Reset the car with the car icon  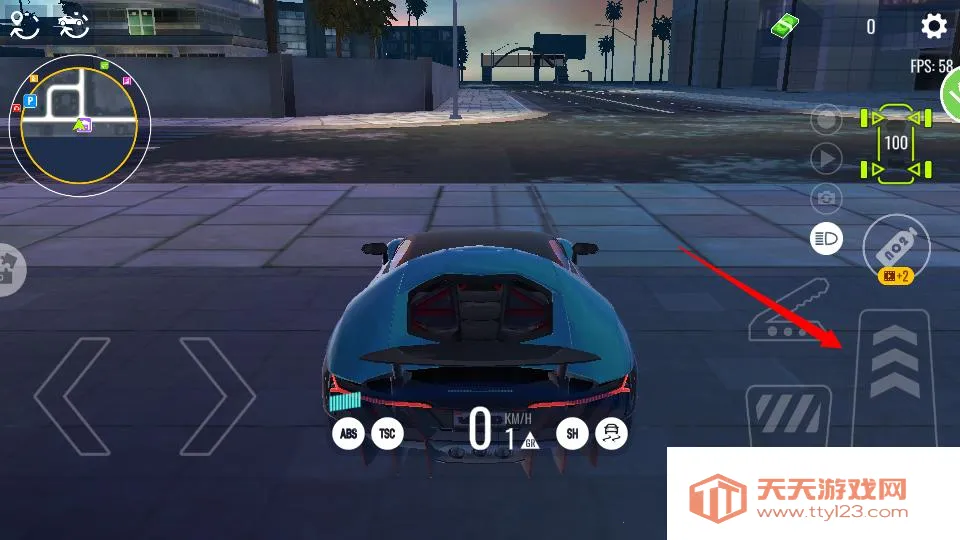pyautogui.click(x=72, y=24)
